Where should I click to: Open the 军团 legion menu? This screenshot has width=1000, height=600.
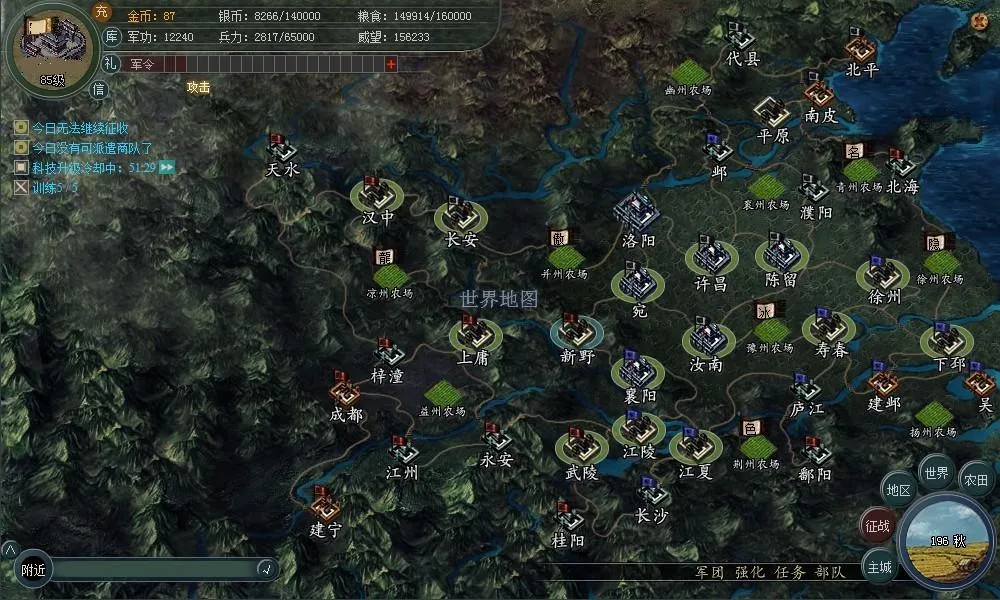coord(710,572)
